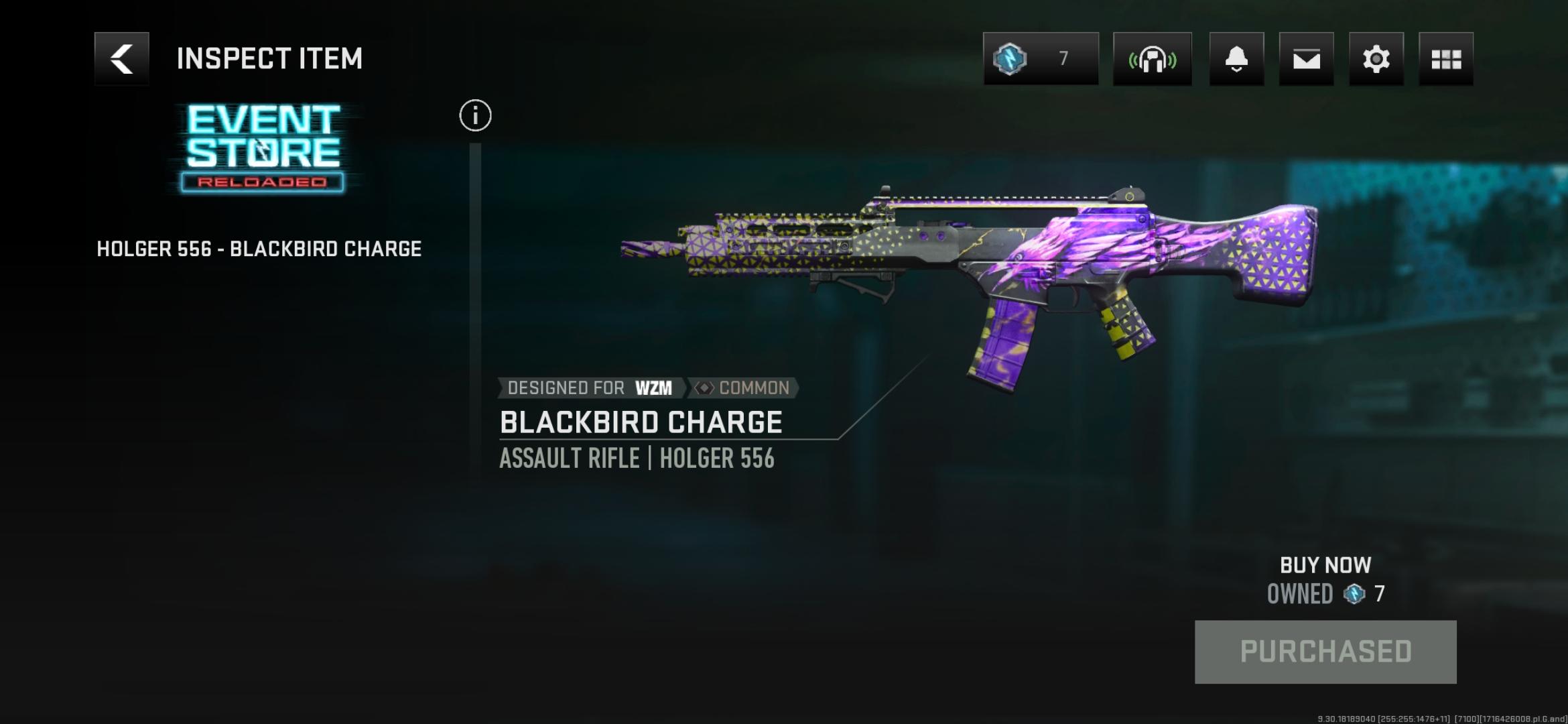Click the greyed-out Purchased button
This screenshot has width=1568, height=724.
(1325, 652)
